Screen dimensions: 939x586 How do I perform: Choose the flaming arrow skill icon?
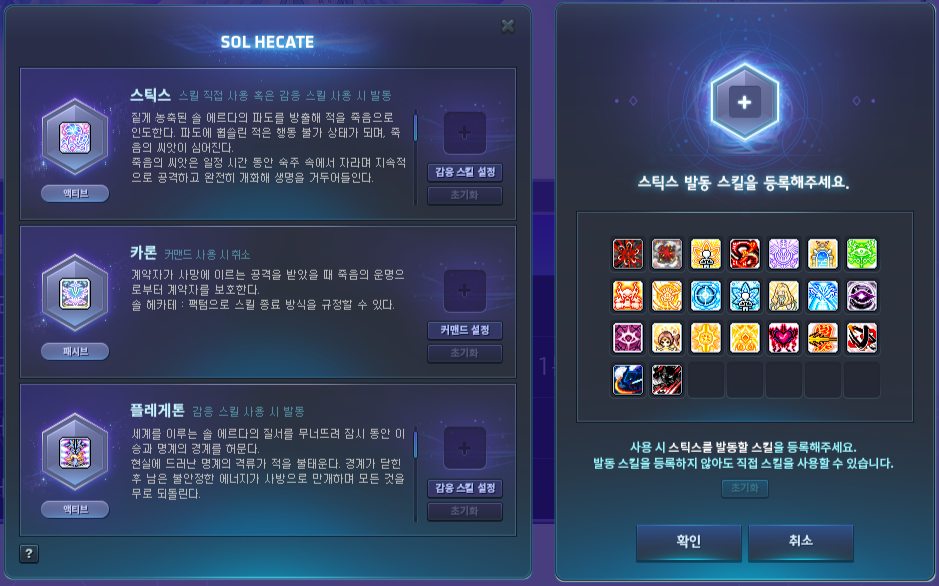[x=823, y=338]
